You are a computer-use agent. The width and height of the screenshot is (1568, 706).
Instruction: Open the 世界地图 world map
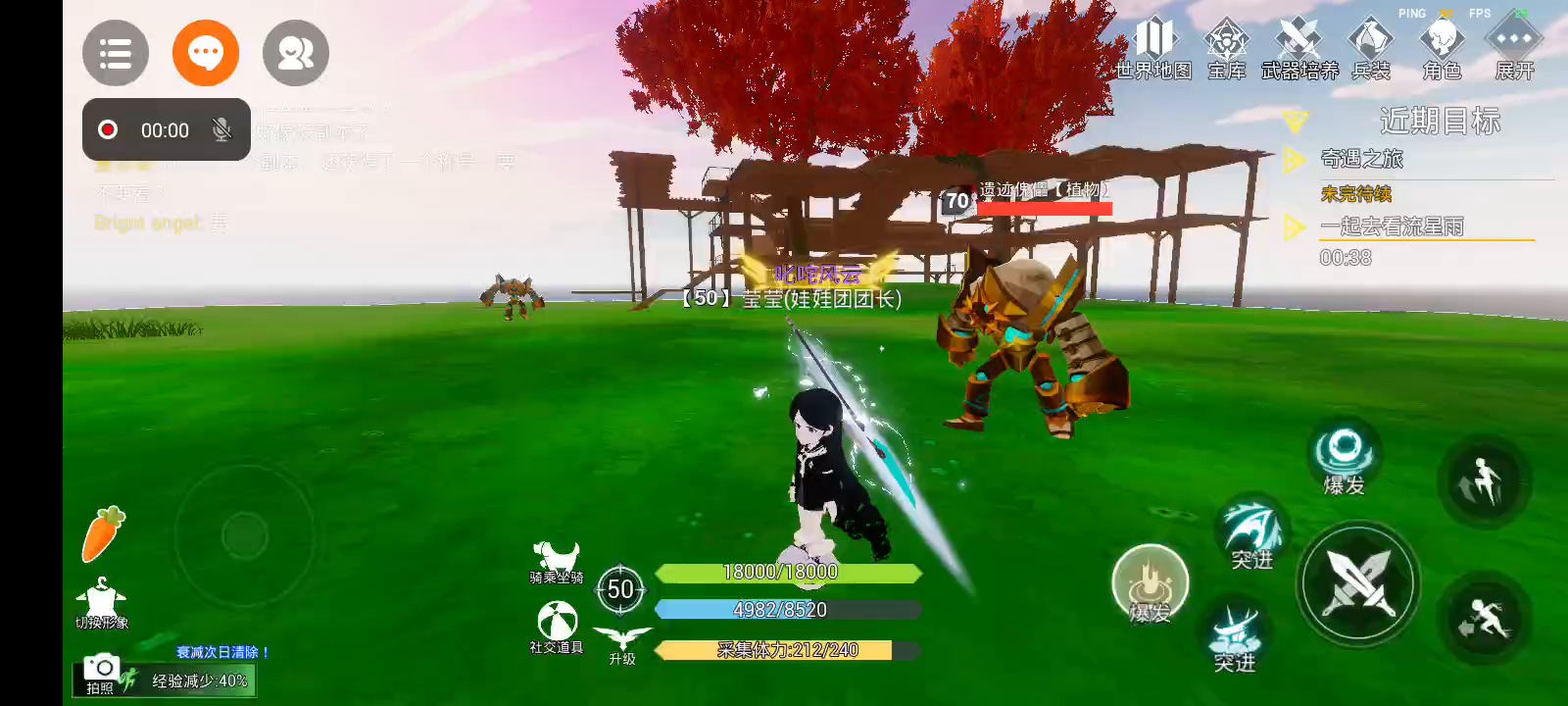point(1153,49)
